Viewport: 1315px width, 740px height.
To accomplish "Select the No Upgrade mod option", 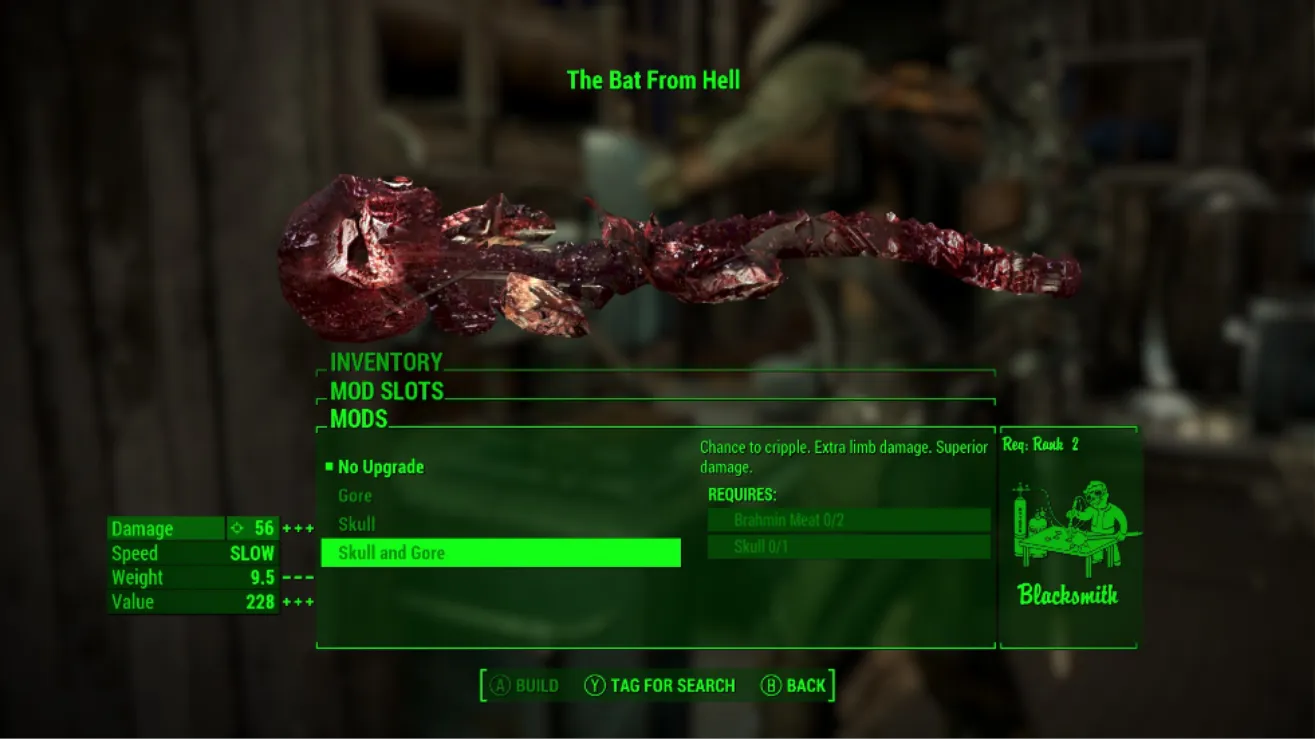I will 381,467.
